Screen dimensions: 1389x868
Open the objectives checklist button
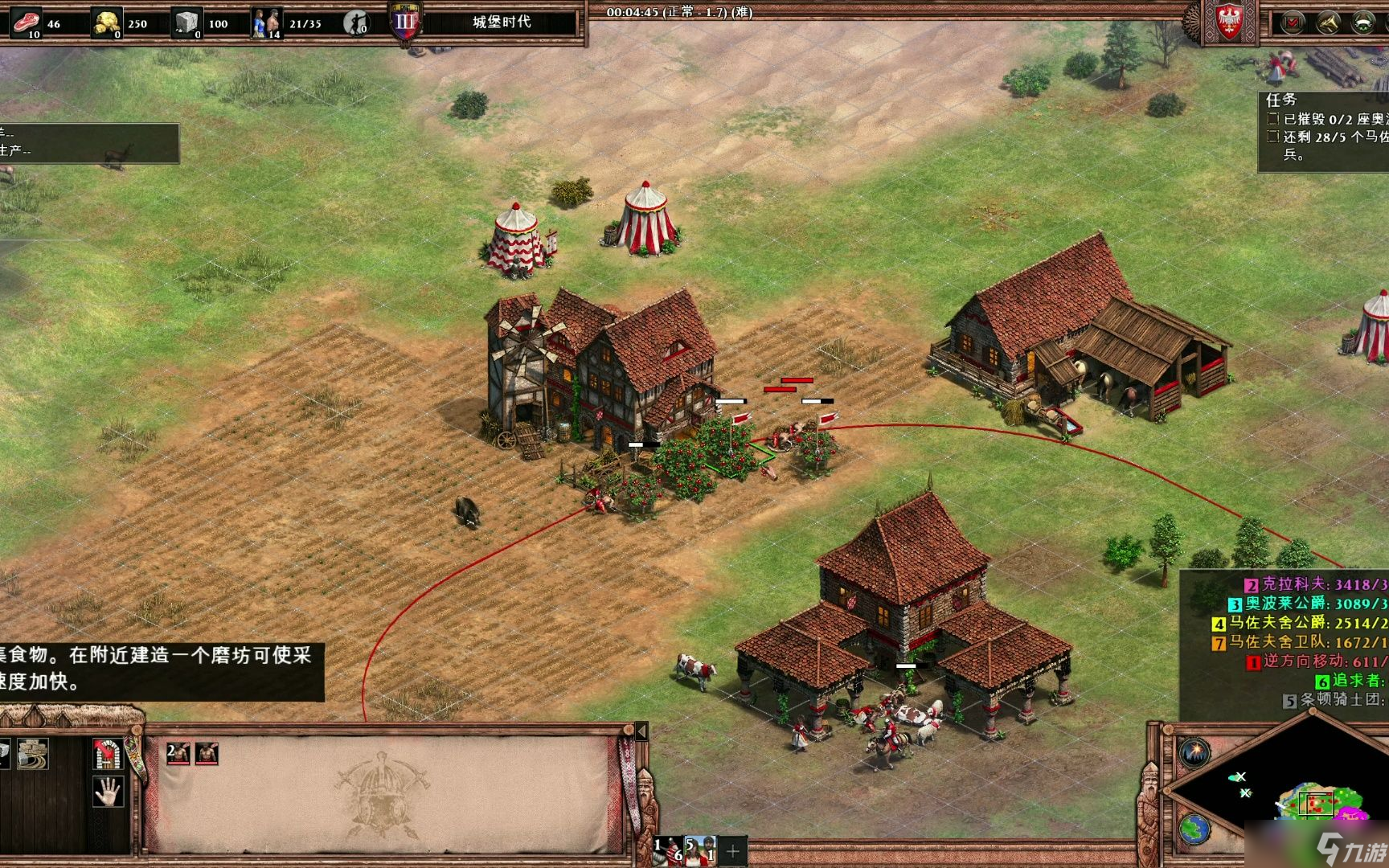[1293, 23]
